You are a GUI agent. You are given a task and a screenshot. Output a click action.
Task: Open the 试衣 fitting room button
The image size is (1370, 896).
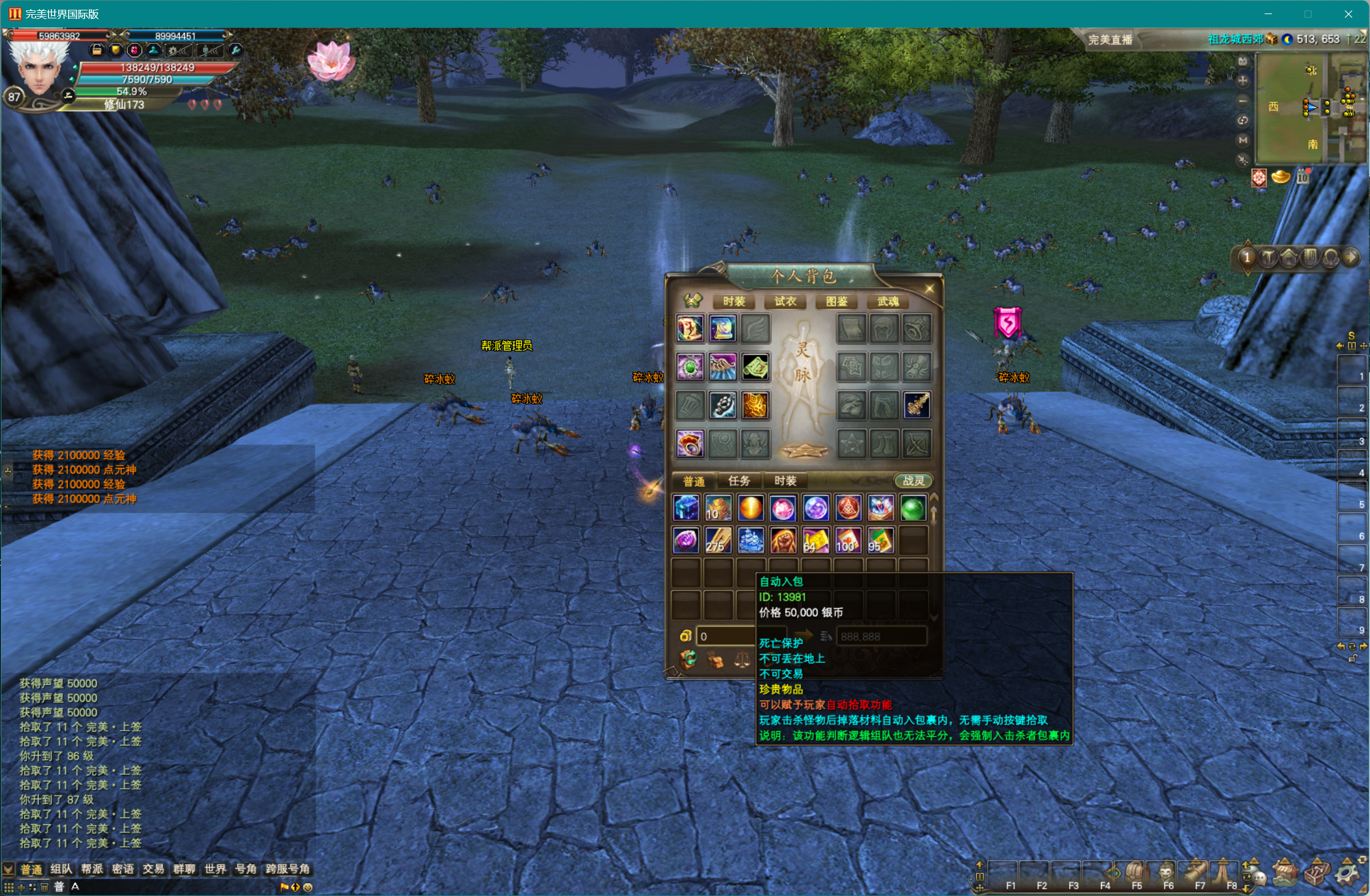[785, 301]
